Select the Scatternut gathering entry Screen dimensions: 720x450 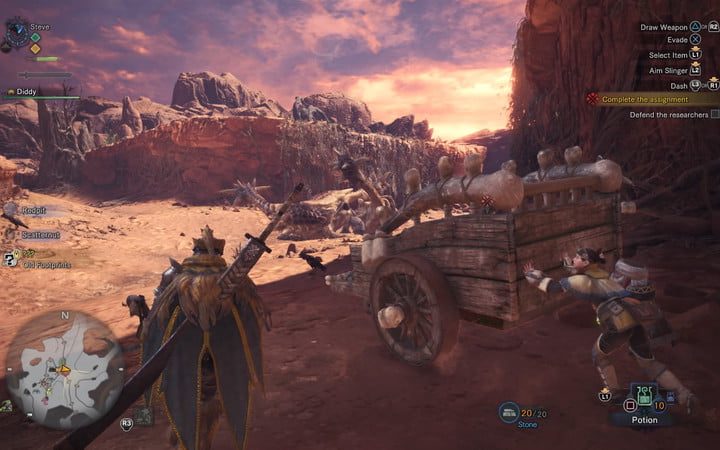tap(38, 234)
